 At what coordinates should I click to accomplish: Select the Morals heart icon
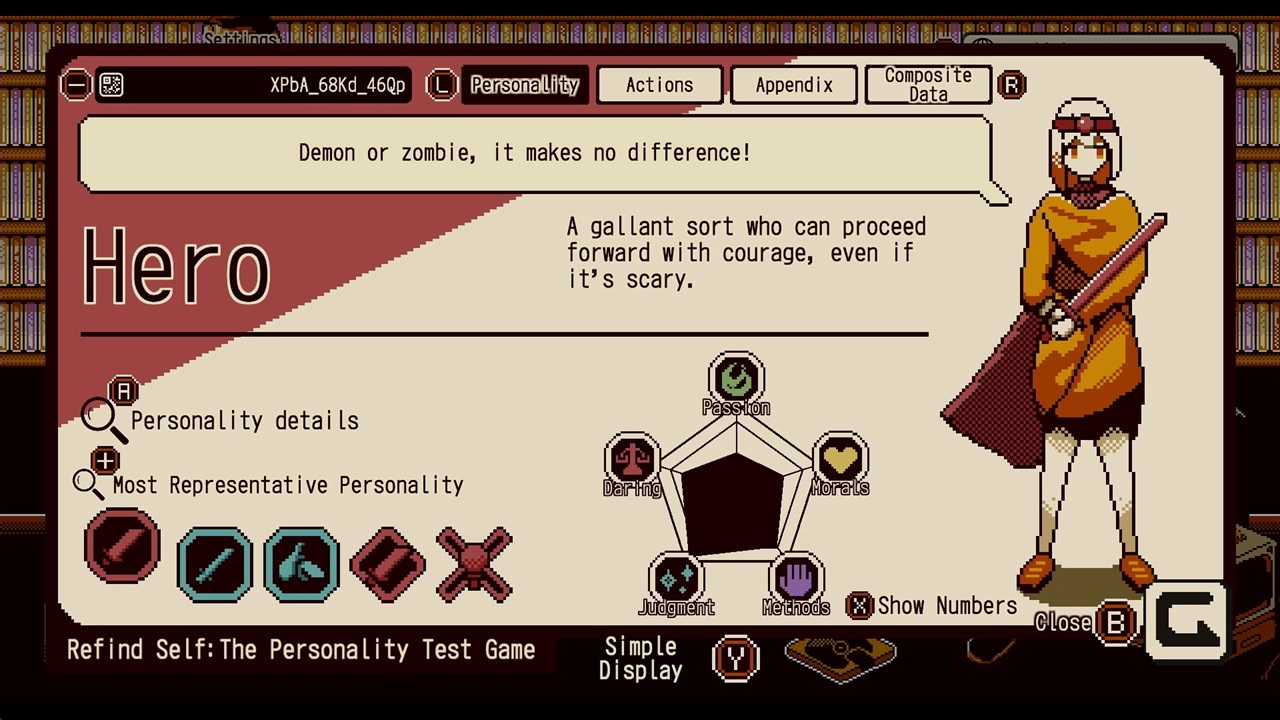(x=840, y=458)
